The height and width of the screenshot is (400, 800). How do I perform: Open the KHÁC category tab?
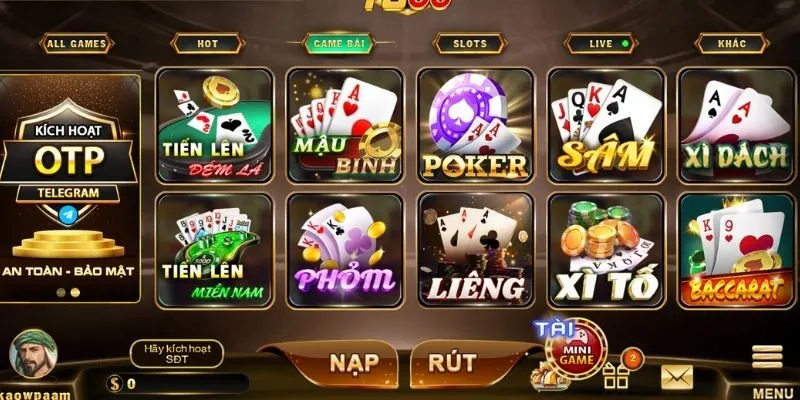pos(731,44)
